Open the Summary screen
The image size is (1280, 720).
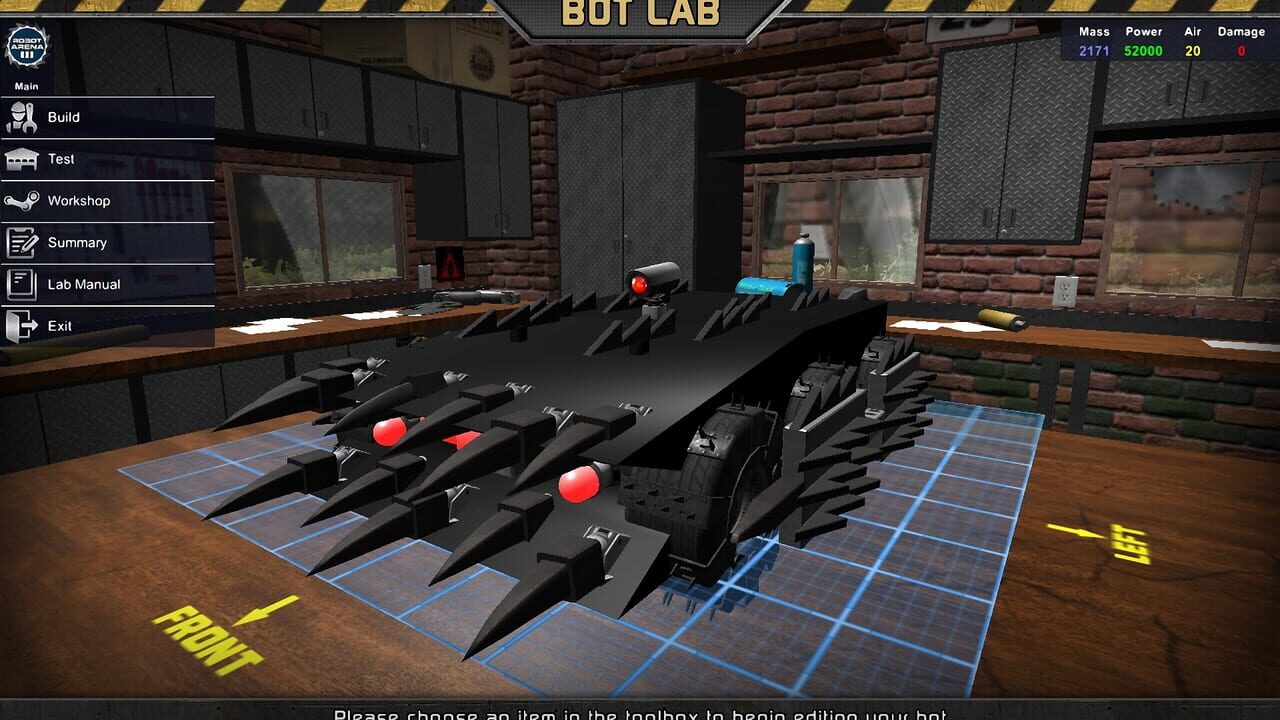[x=78, y=242]
